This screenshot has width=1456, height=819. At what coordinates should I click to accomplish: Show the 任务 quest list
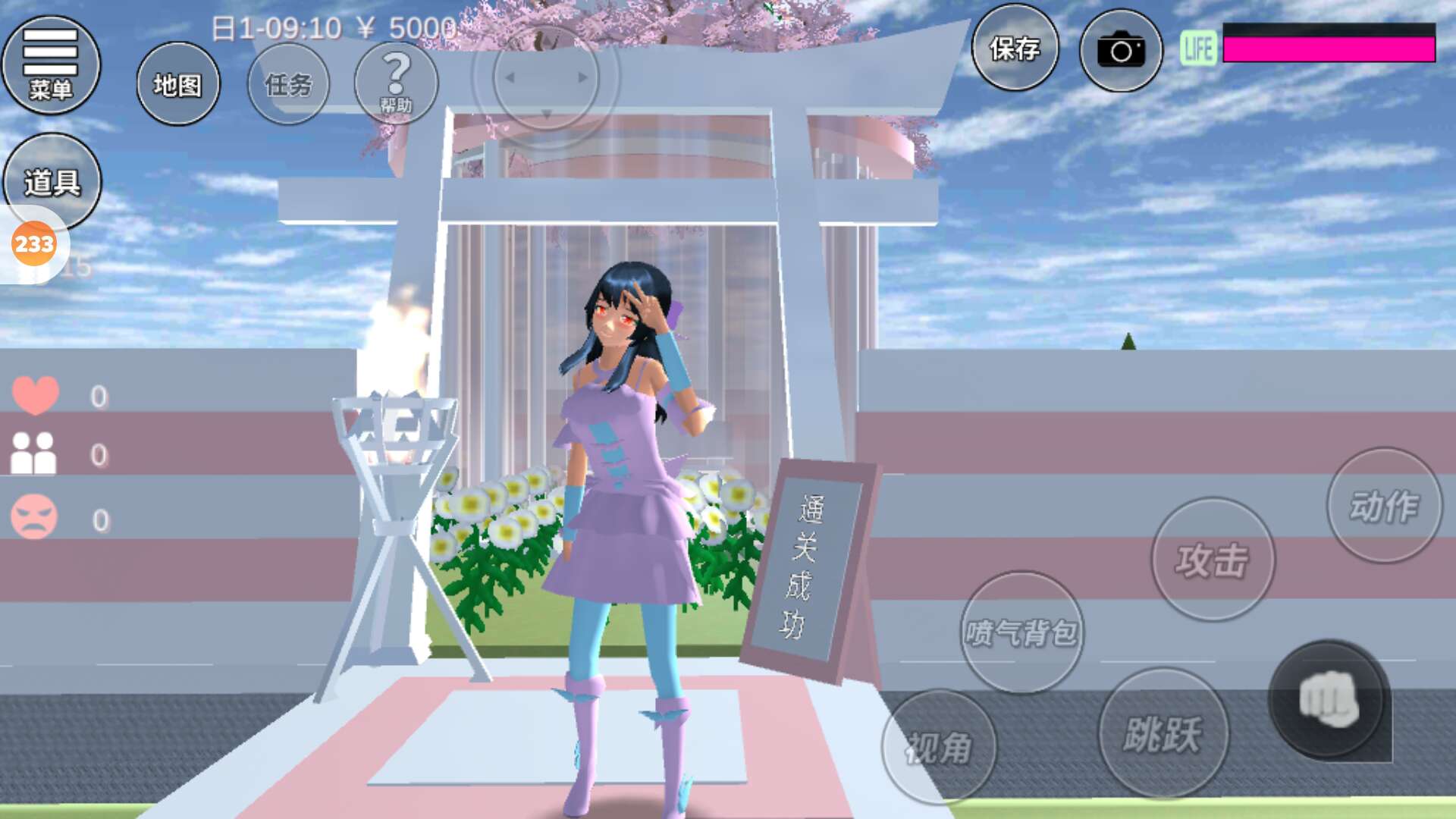coord(288,84)
